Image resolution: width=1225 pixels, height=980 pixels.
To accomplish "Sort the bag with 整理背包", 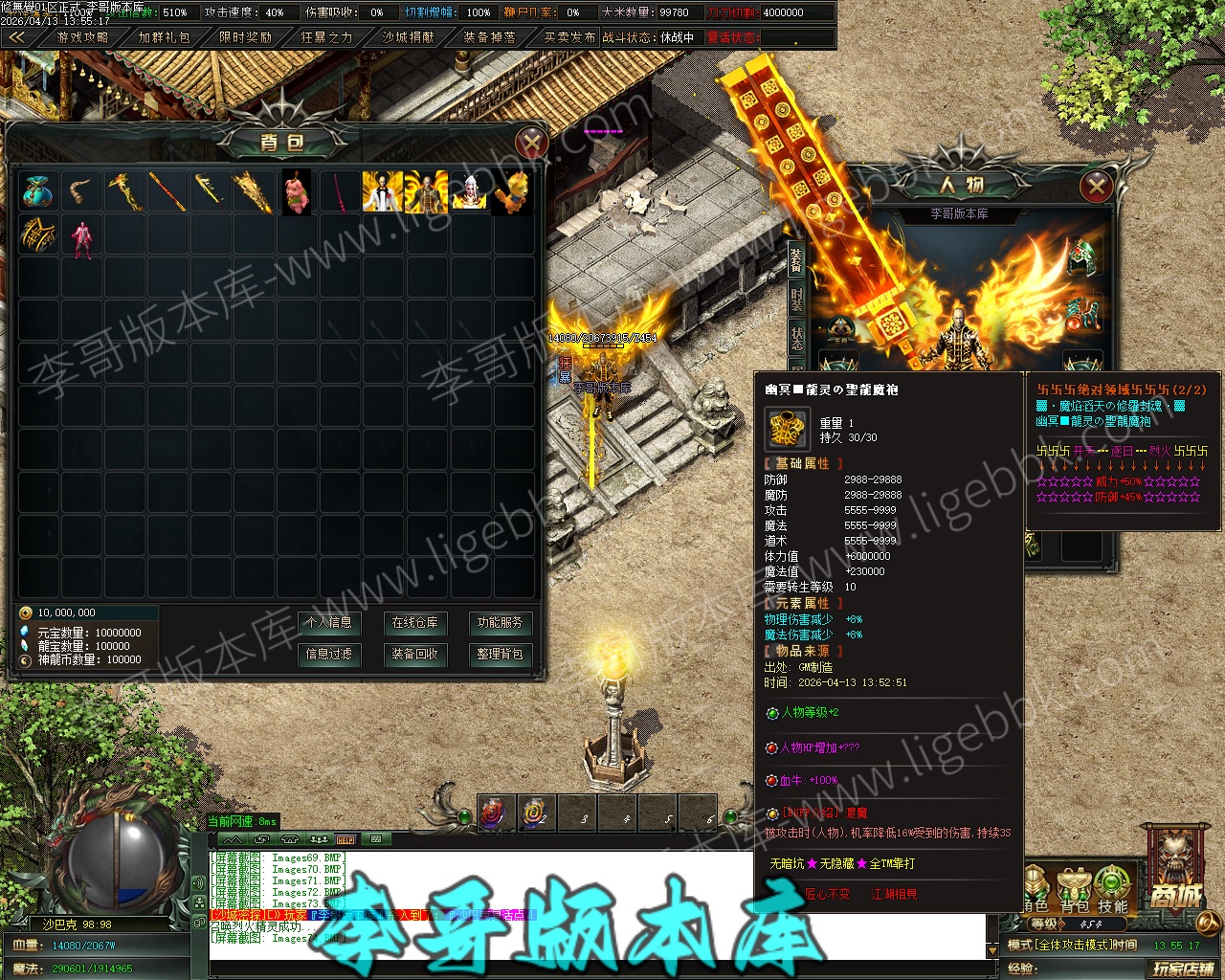I will point(500,654).
